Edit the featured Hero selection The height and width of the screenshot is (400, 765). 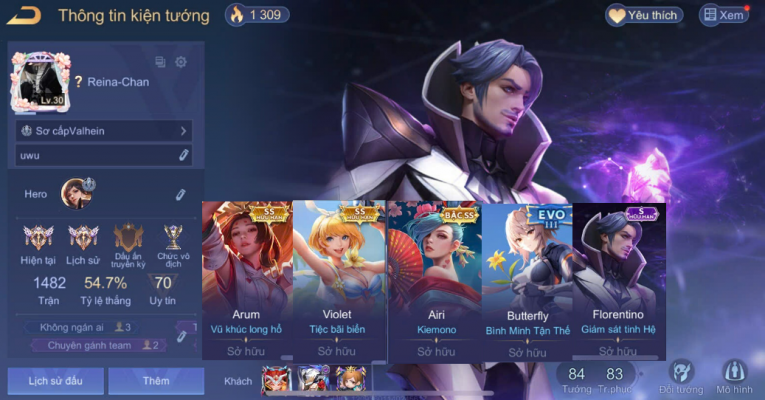click(x=181, y=194)
